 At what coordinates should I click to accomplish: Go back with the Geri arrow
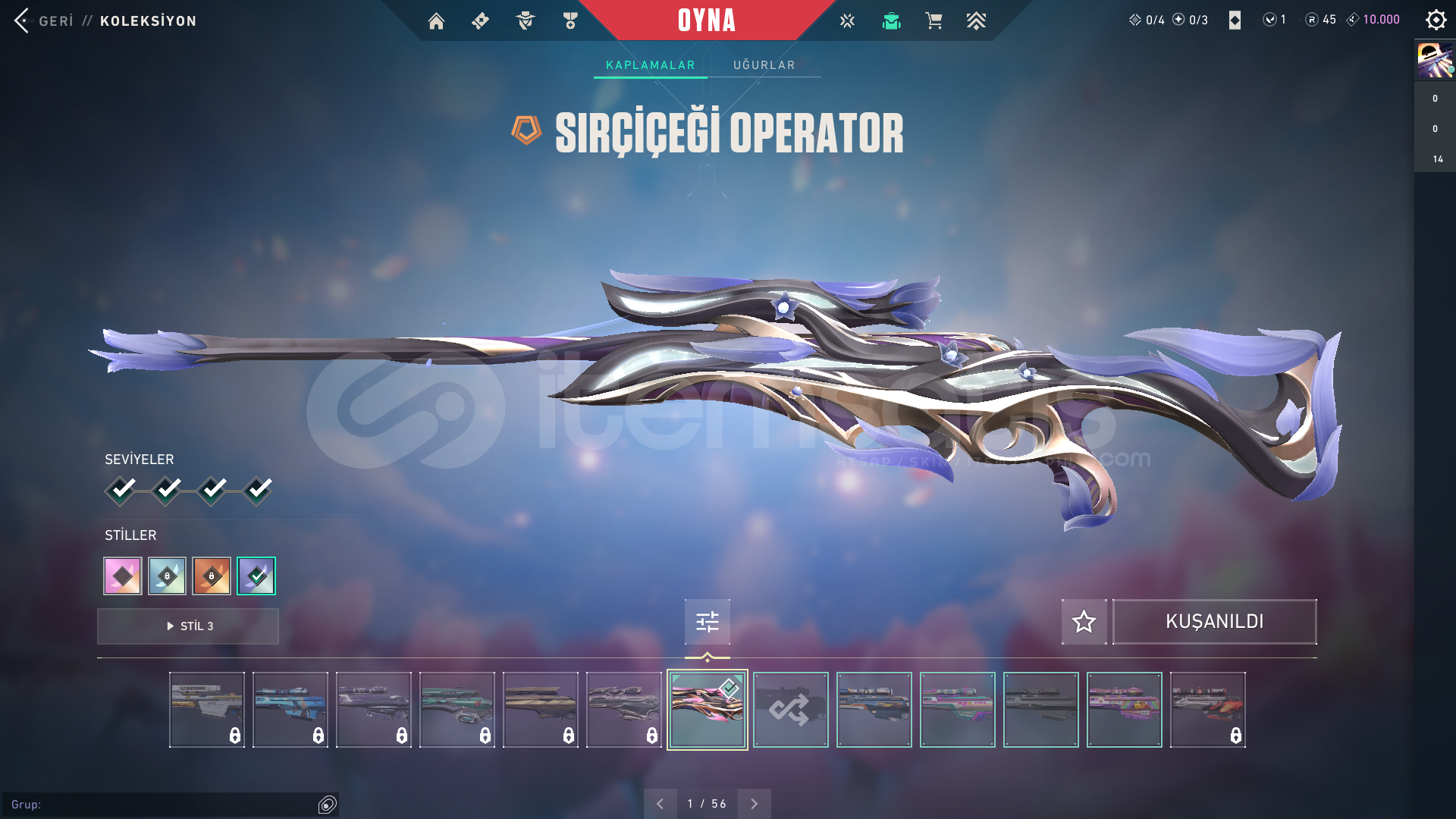tap(23, 20)
